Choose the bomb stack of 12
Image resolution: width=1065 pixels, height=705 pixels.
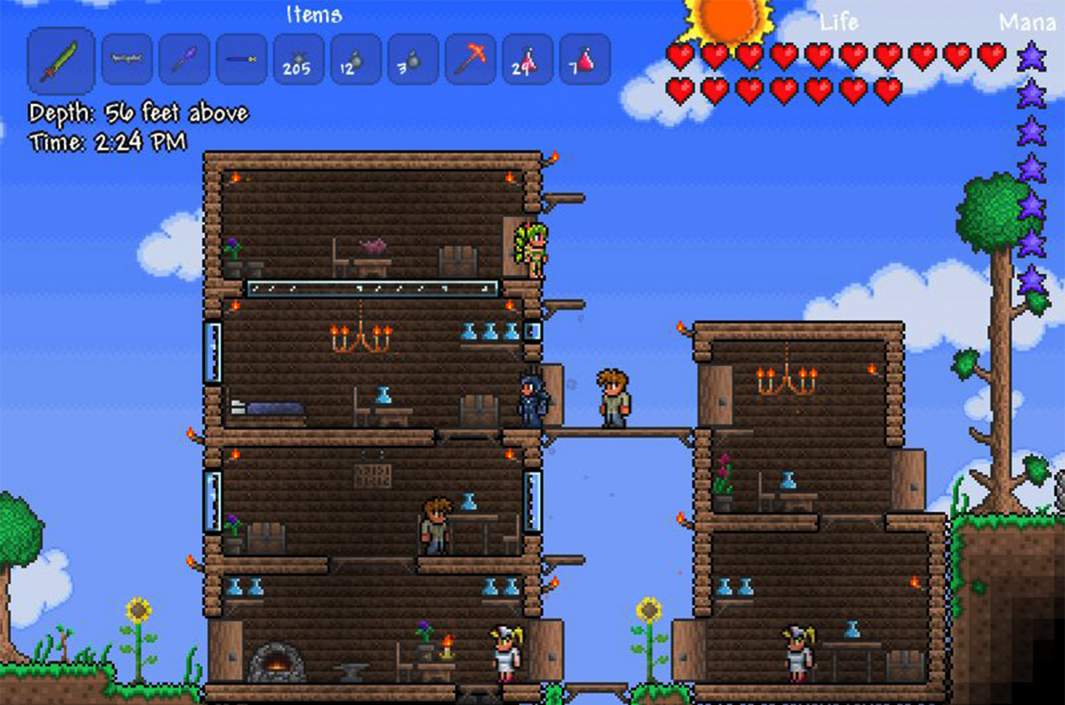(x=355, y=60)
